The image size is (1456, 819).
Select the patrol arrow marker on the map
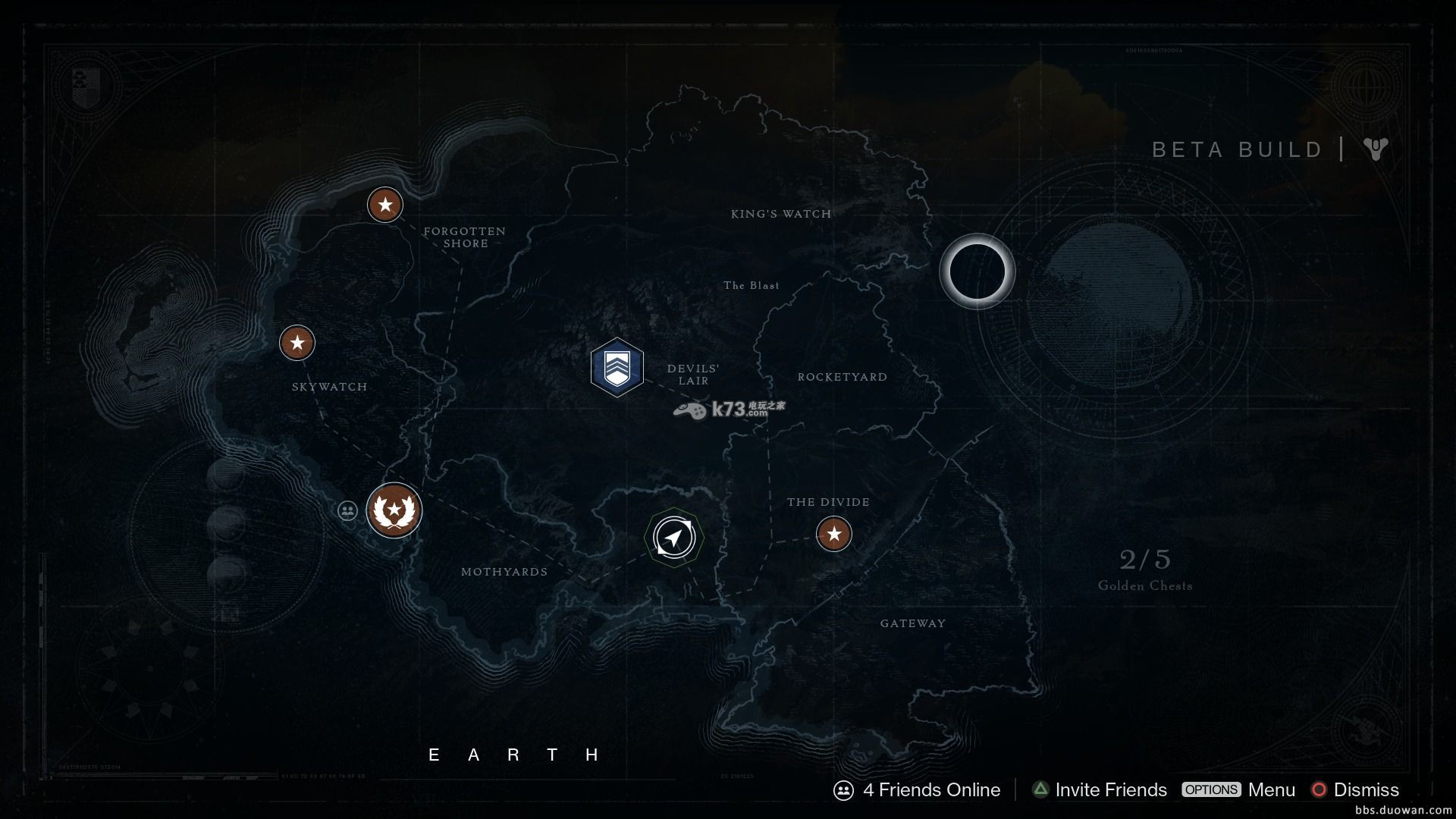674,538
